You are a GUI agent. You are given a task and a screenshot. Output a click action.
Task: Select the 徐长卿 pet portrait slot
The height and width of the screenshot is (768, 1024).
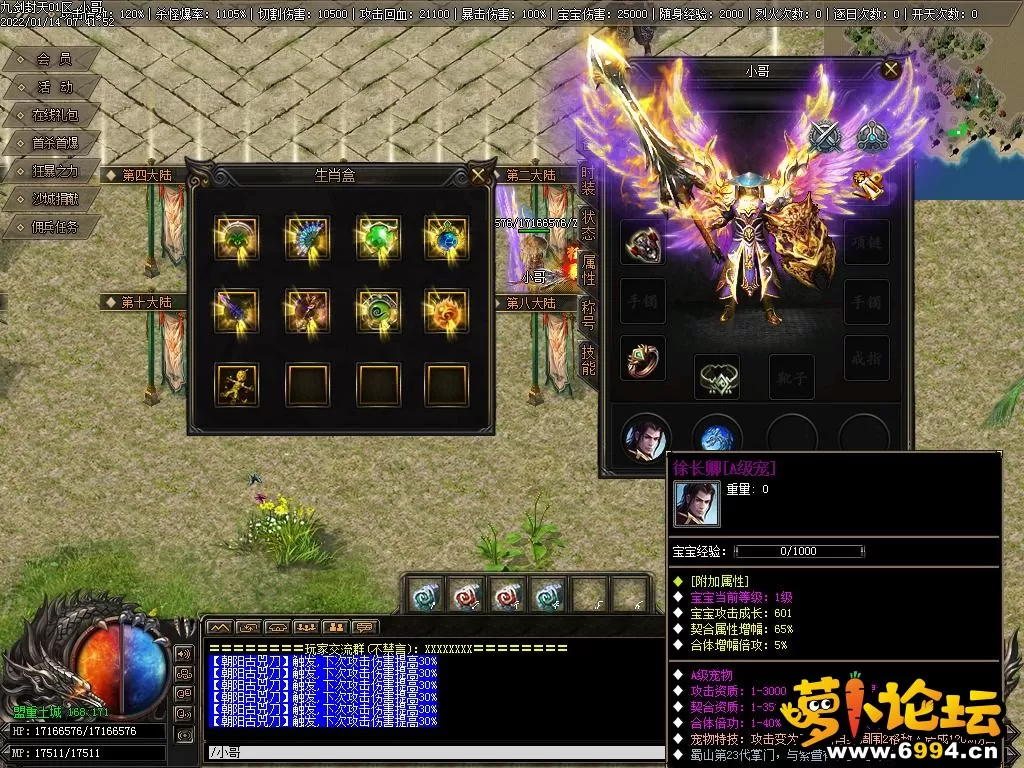pyautogui.click(x=645, y=437)
